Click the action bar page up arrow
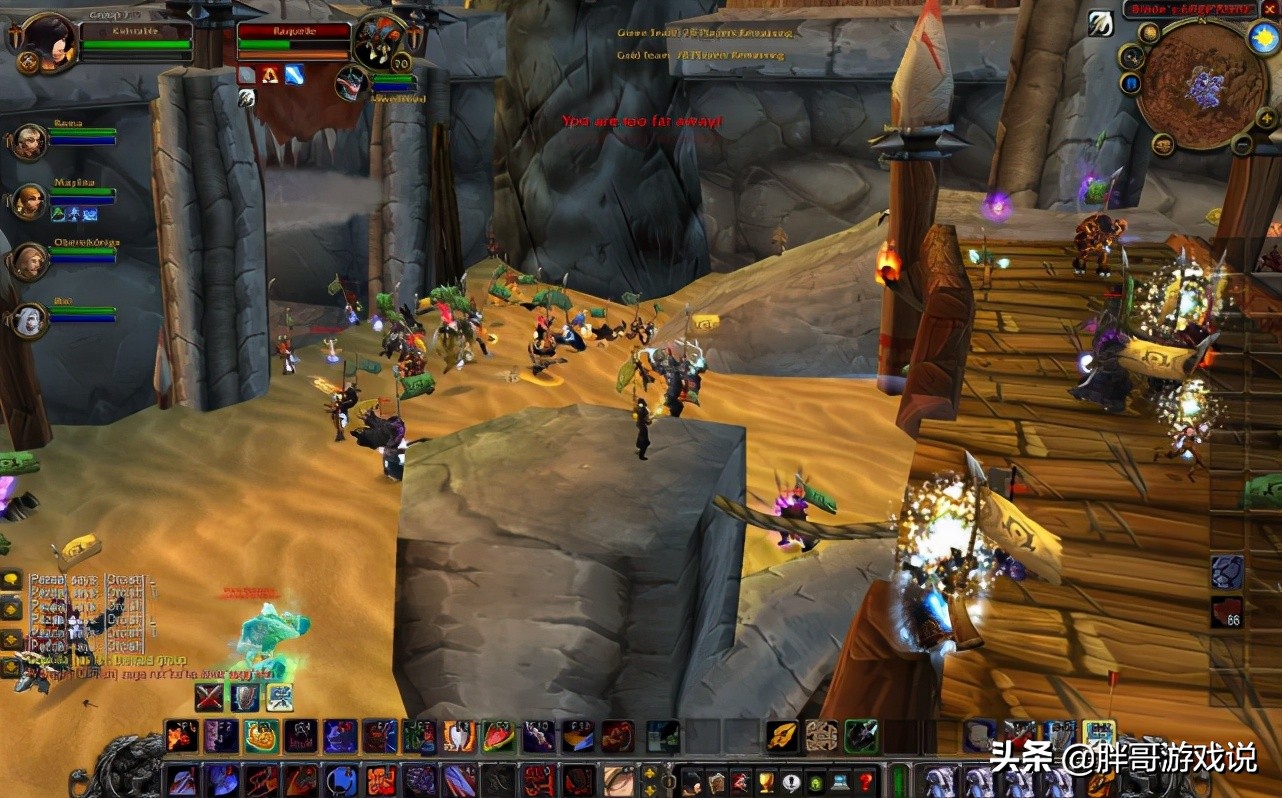Screen dimensions: 1282x798 click(x=650, y=772)
